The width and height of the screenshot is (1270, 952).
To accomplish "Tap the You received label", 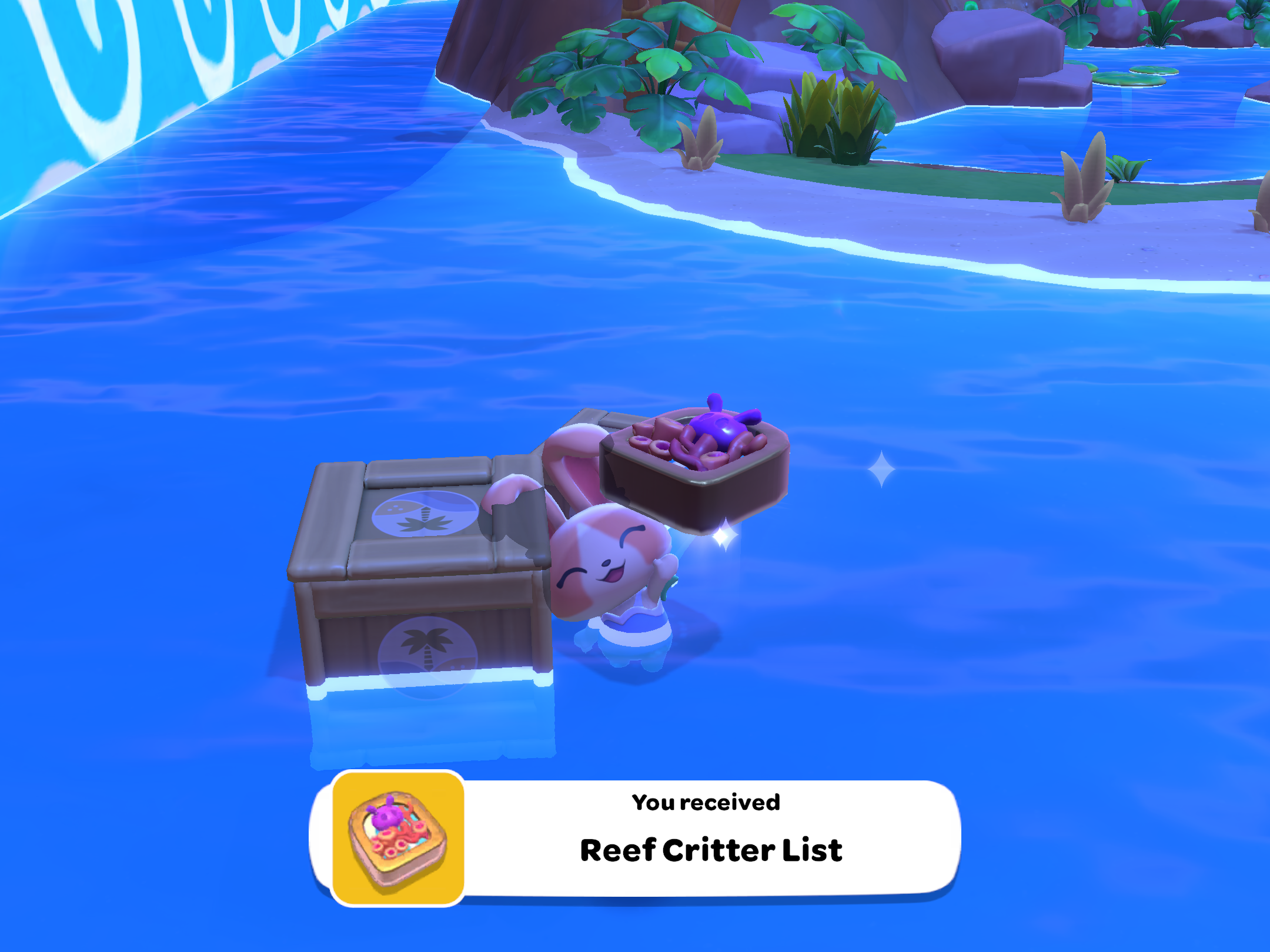I will click(706, 802).
